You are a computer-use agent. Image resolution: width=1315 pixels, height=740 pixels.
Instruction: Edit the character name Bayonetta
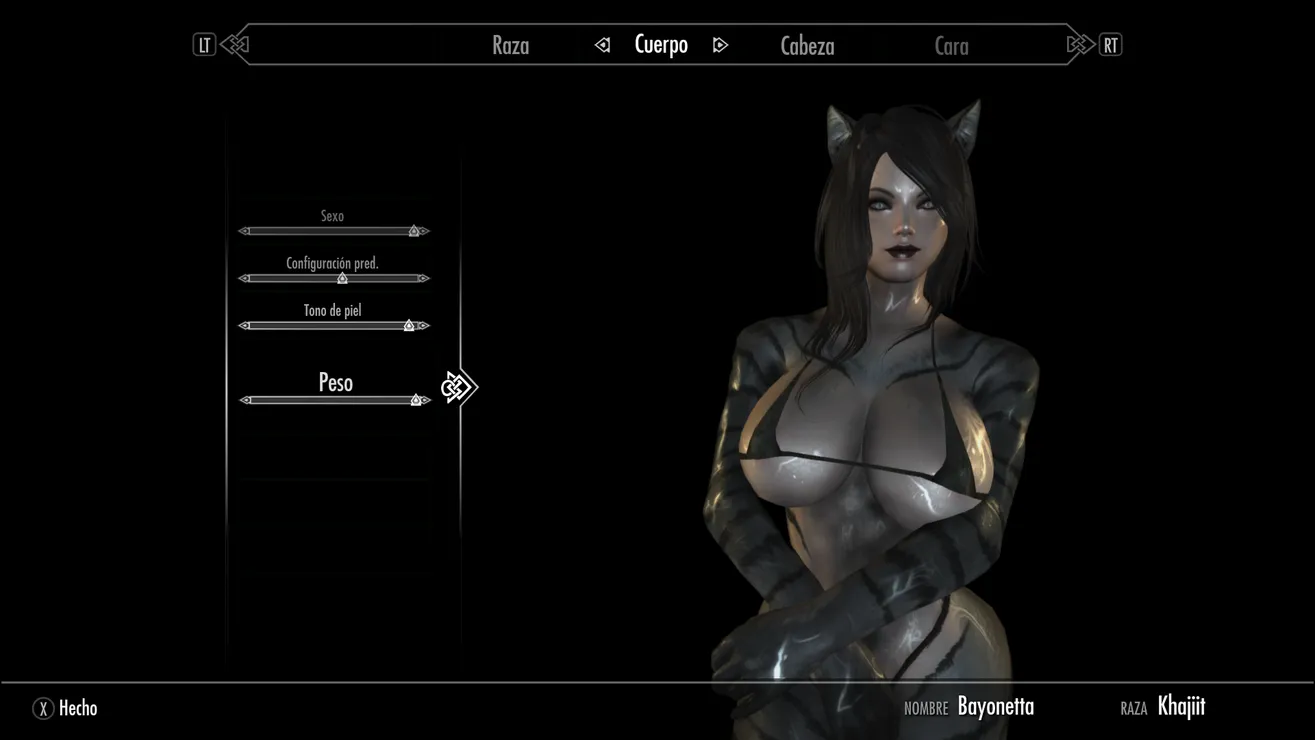click(995, 707)
